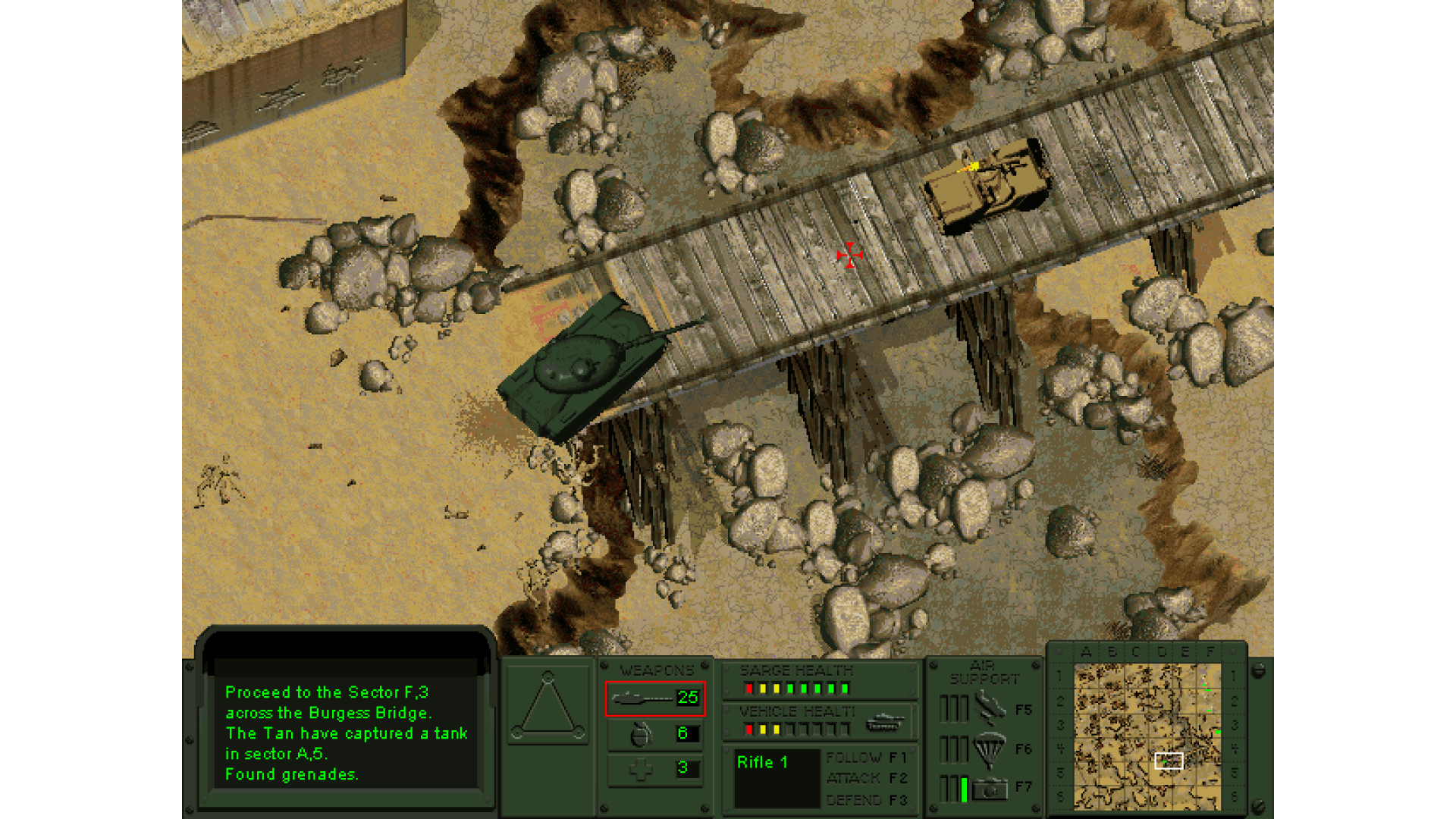Select the tank cannon weapon slot
Screen dimensions: 1456x819
pos(655,698)
